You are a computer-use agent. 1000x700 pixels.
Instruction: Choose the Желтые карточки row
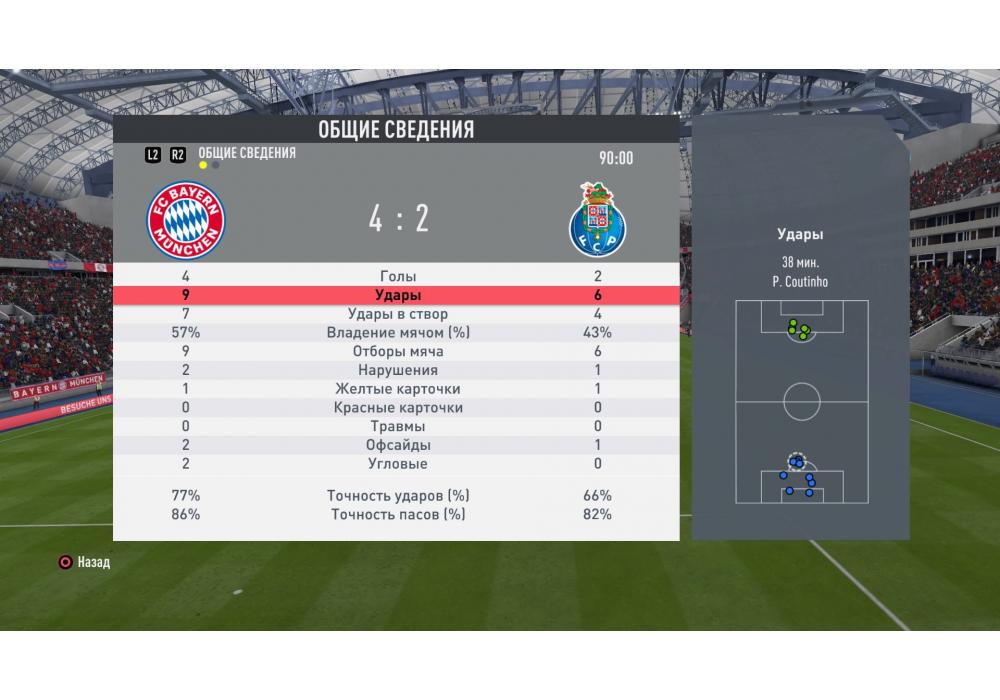398,389
